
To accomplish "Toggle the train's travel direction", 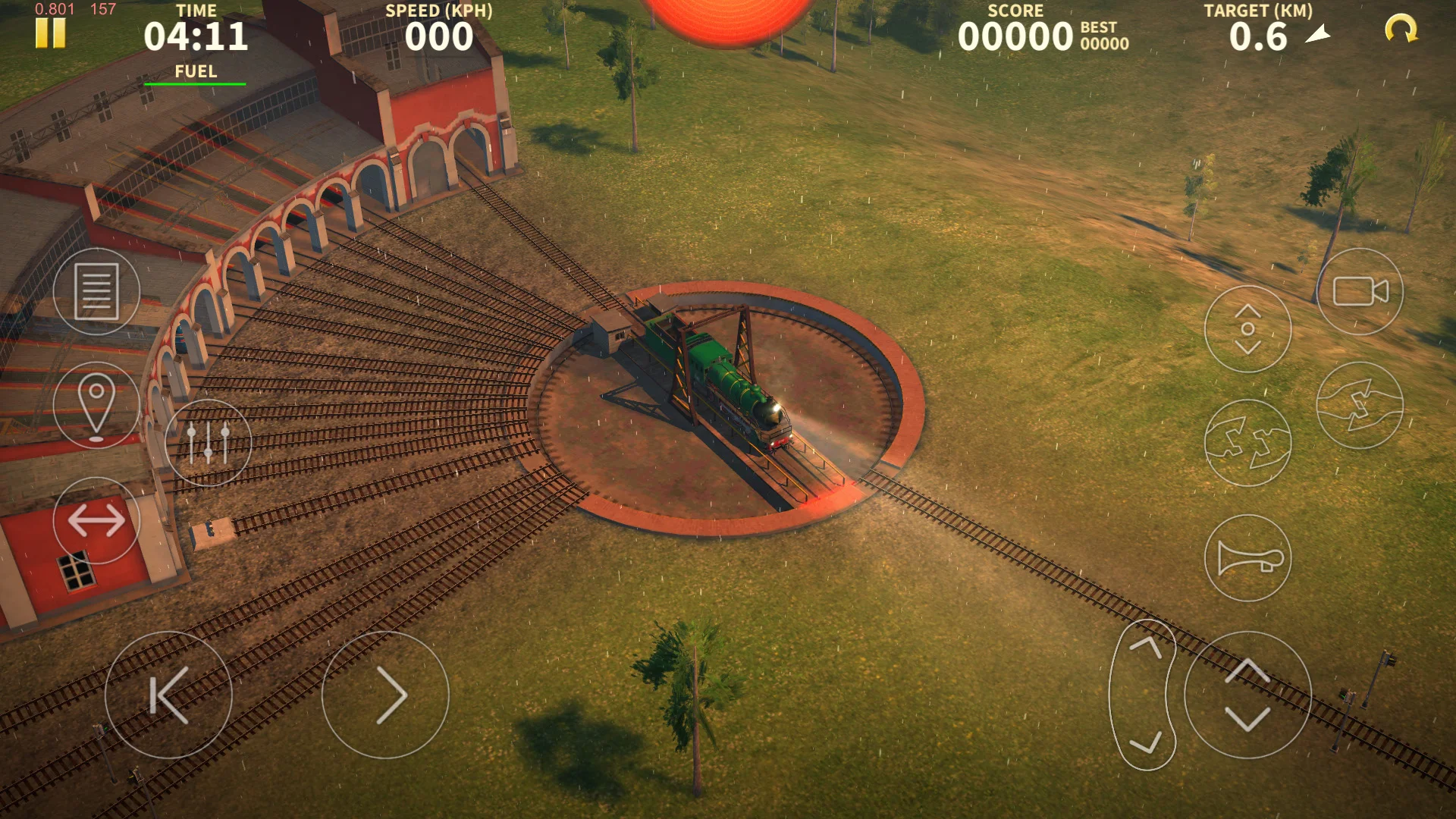I will (x=97, y=520).
